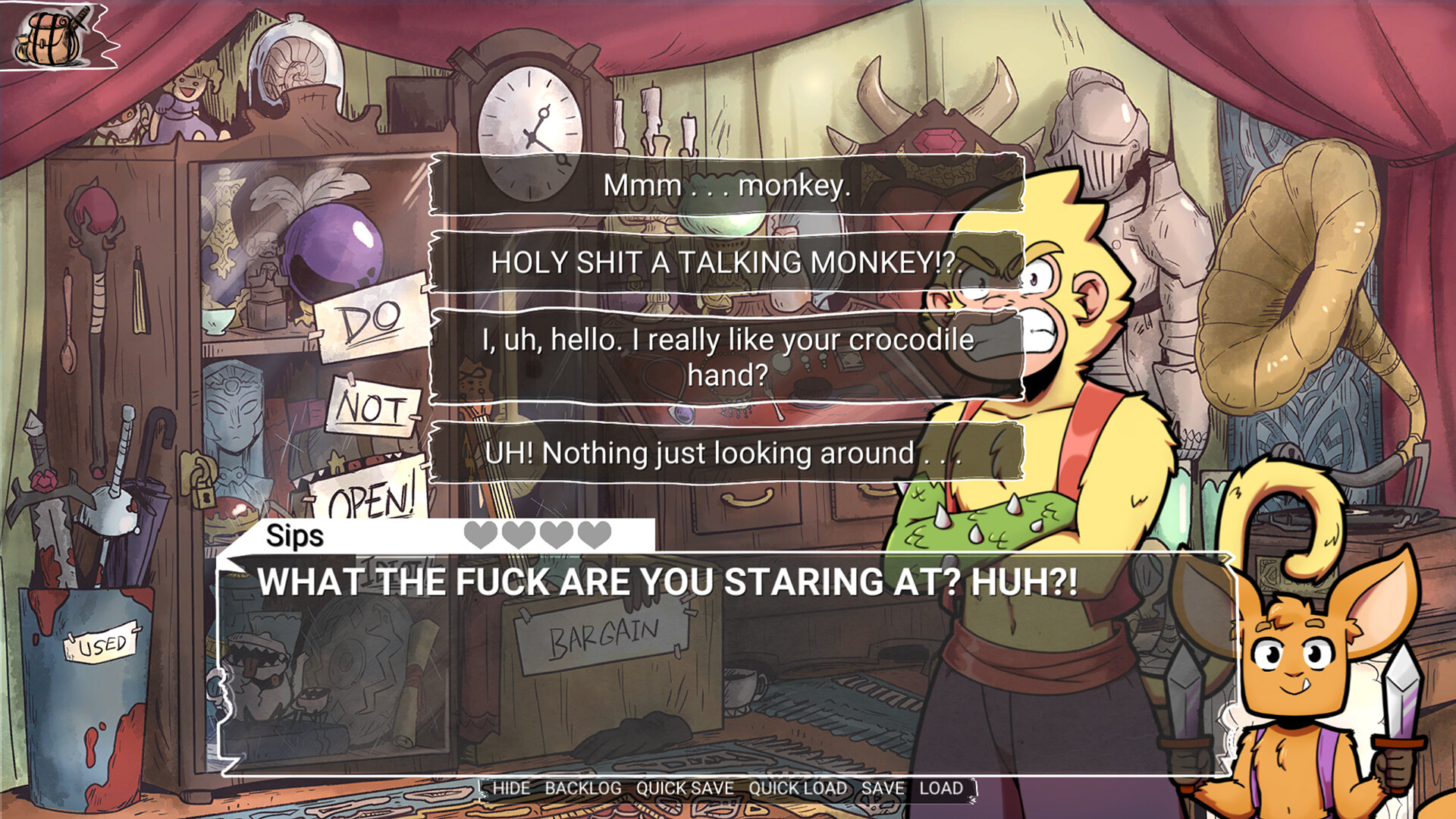Open the backpack inventory icon

click(x=53, y=38)
